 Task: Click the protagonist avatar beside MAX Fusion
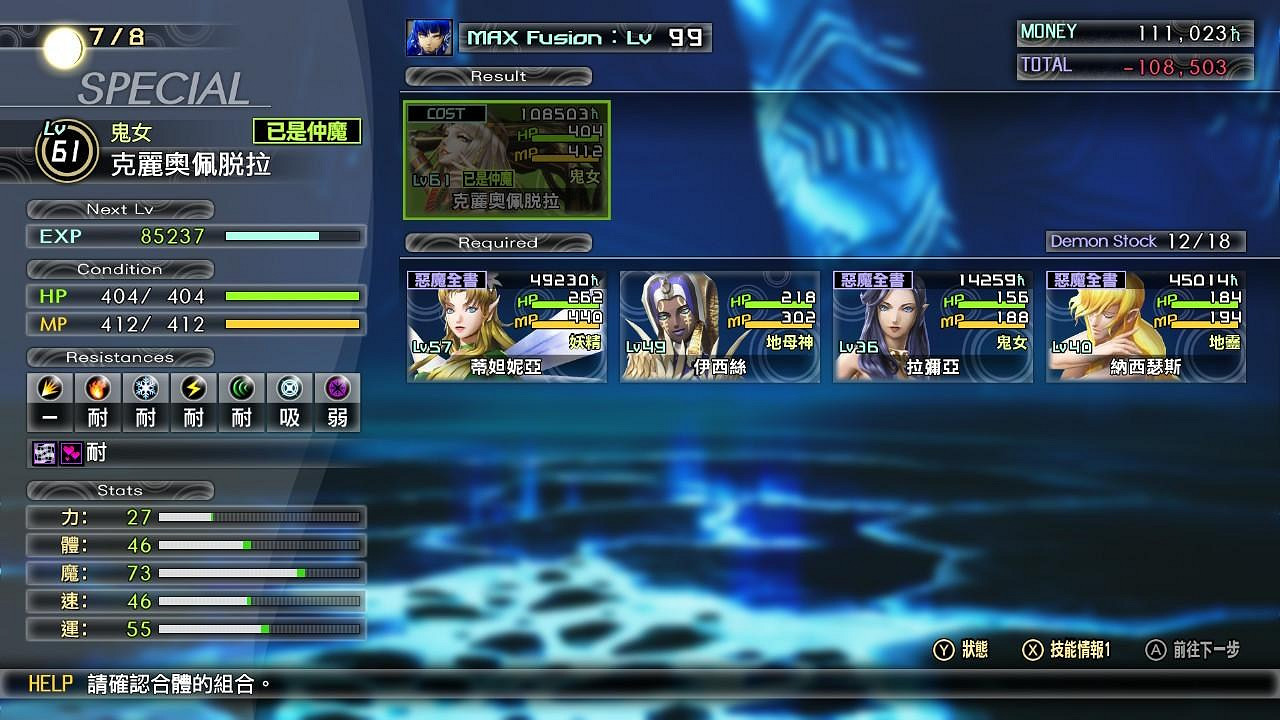pos(428,37)
